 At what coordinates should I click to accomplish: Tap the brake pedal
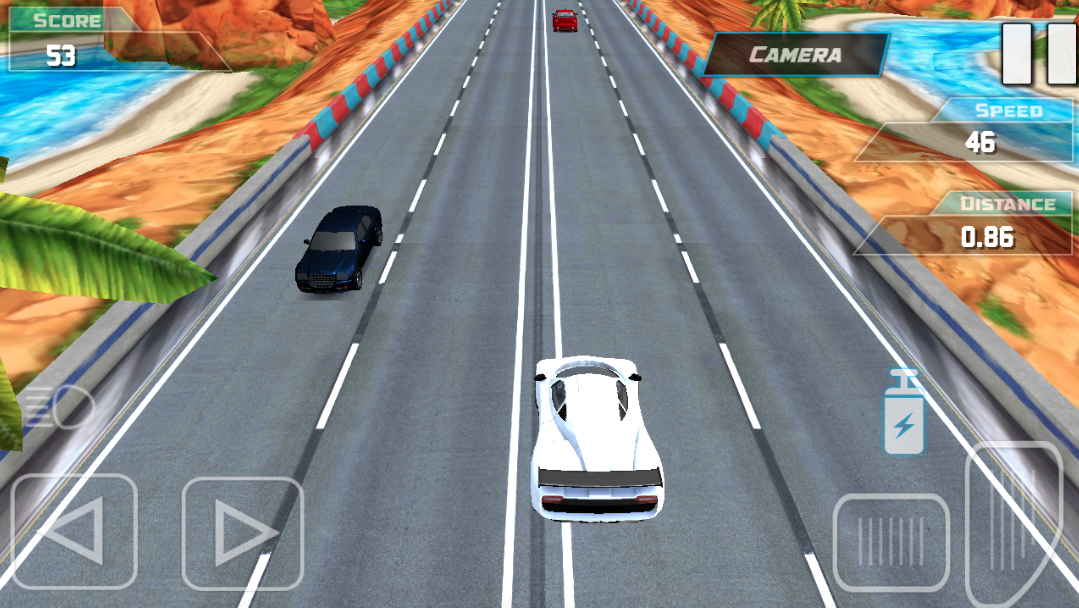890,541
